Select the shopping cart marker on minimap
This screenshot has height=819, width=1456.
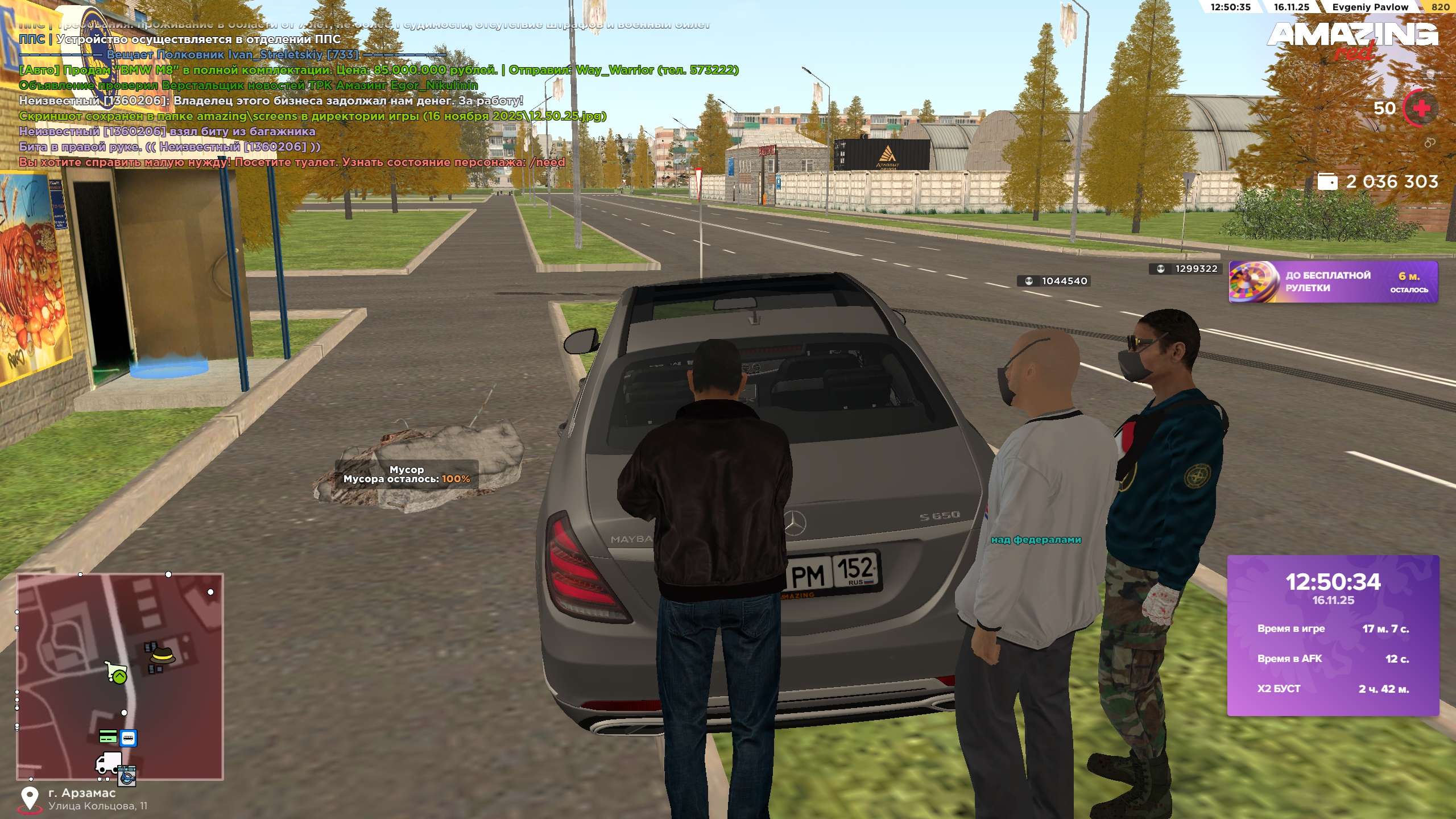click(x=115, y=671)
